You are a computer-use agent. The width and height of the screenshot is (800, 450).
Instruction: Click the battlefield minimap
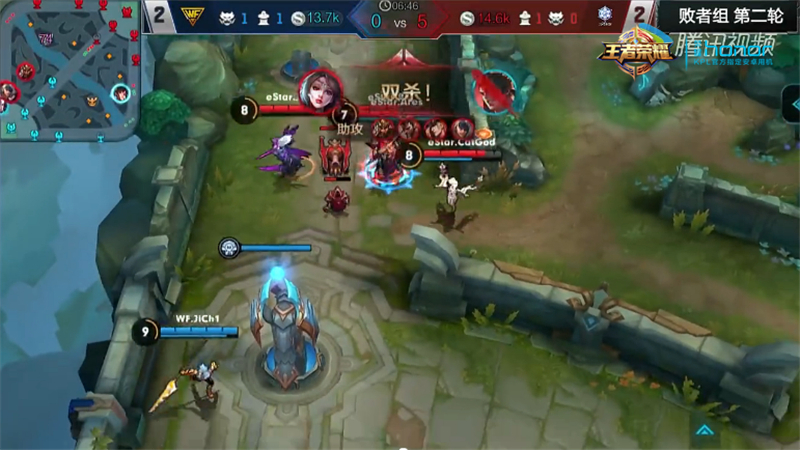point(68,70)
